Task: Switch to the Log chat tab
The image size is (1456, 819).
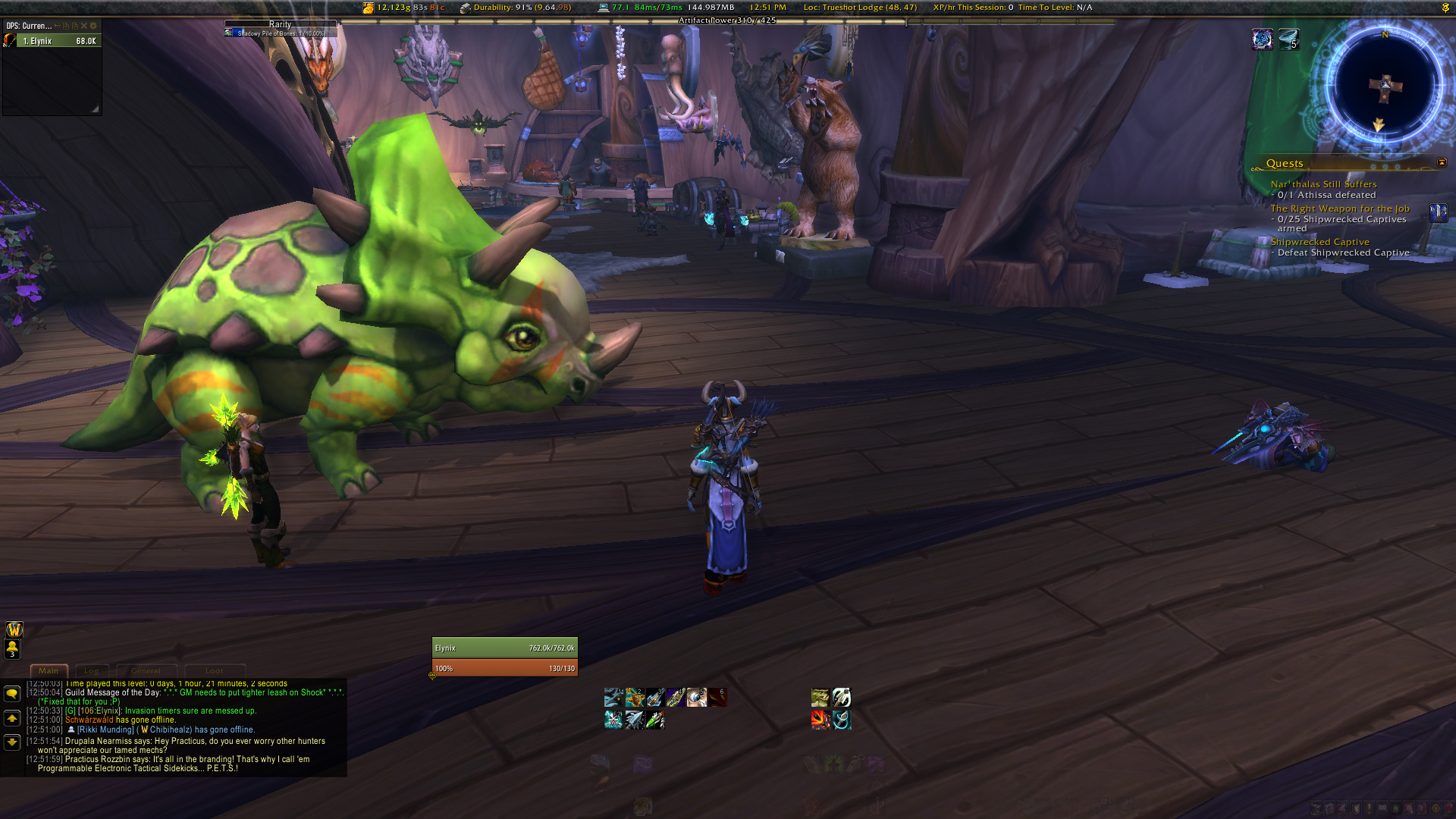Action: [x=92, y=670]
